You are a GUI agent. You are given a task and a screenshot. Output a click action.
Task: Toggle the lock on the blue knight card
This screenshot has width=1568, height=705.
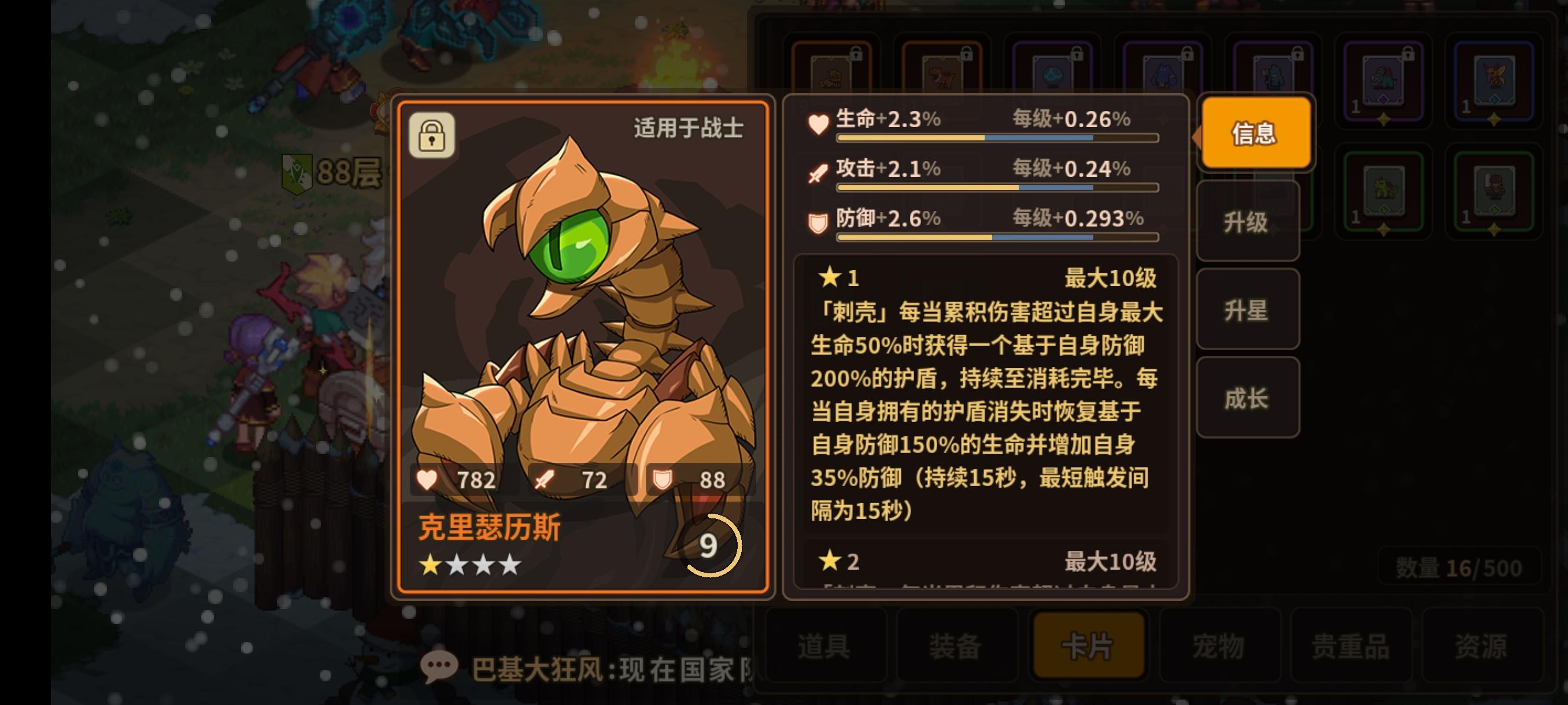[1299, 54]
